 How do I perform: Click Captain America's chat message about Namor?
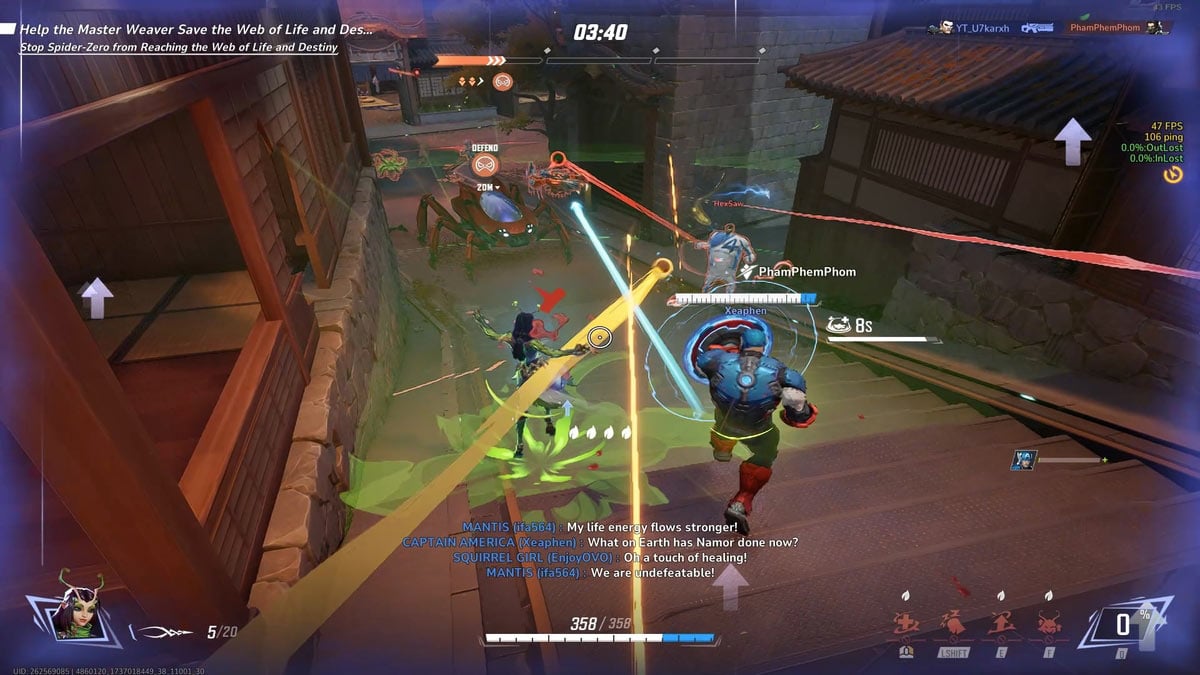pyautogui.click(x=600, y=542)
